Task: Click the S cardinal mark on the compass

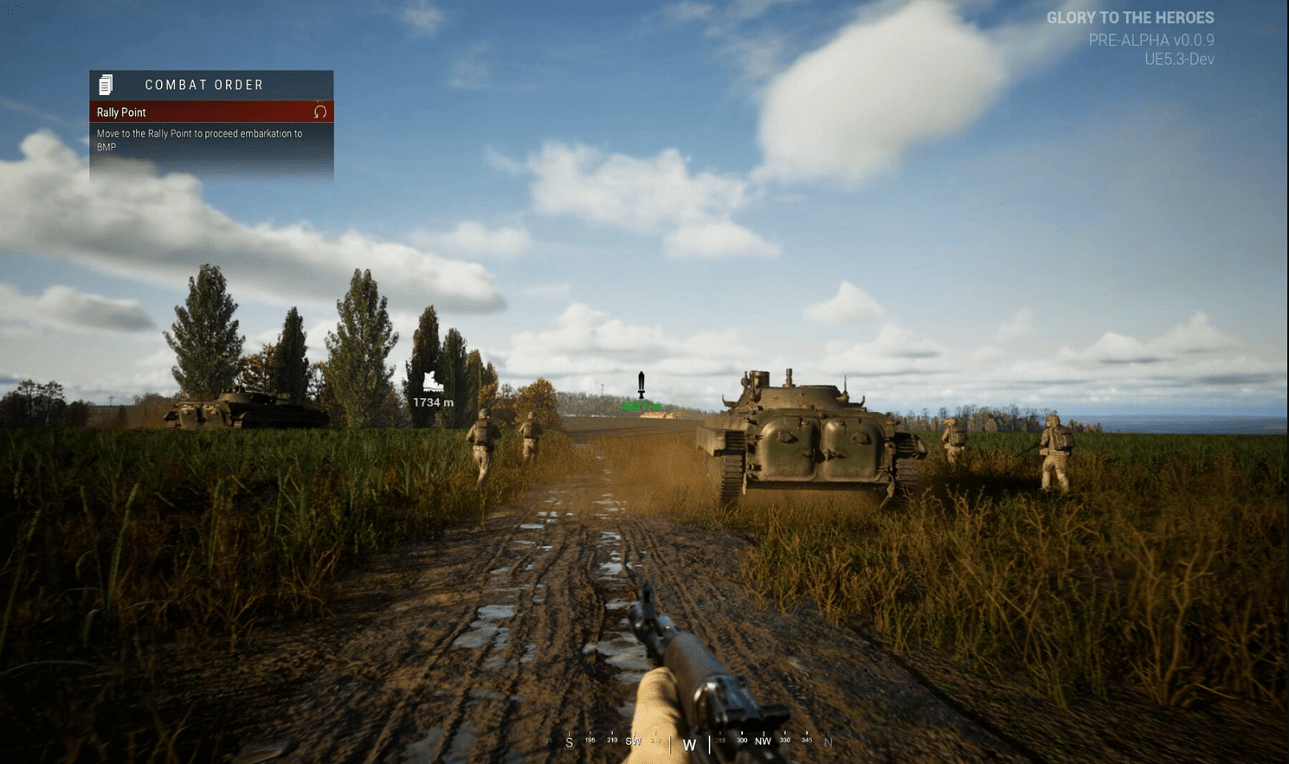Action: [x=570, y=743]
